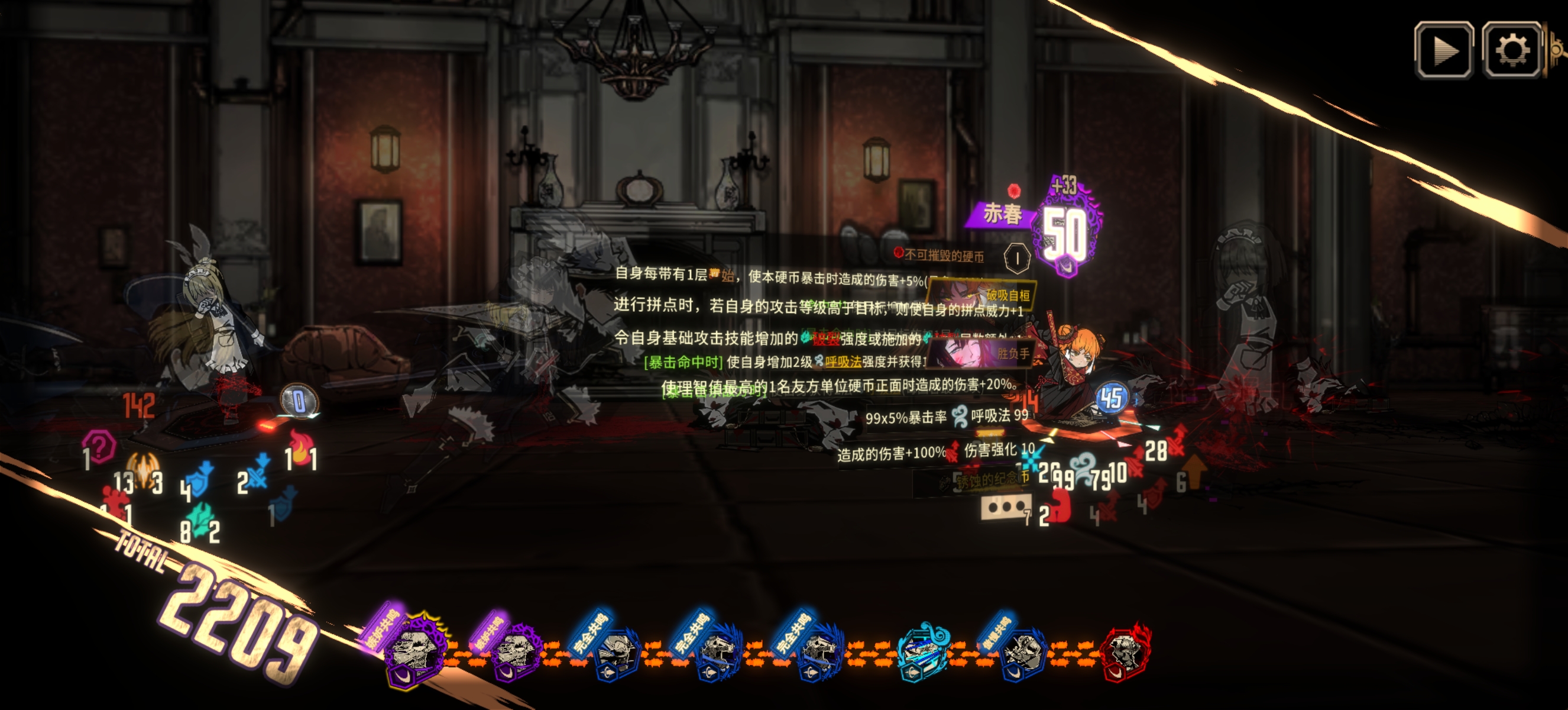
Task: Click the play speed arrow button
Action: point(1444,50)
